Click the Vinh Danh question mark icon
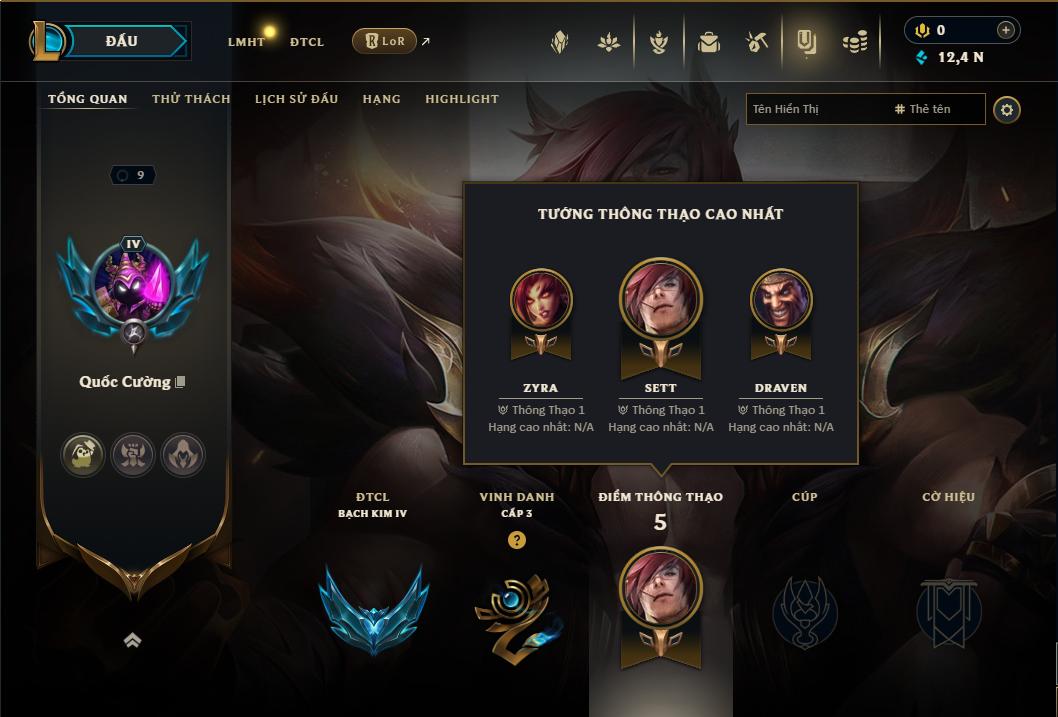Viewport: 1058px width, 717px height. [517, 540]
